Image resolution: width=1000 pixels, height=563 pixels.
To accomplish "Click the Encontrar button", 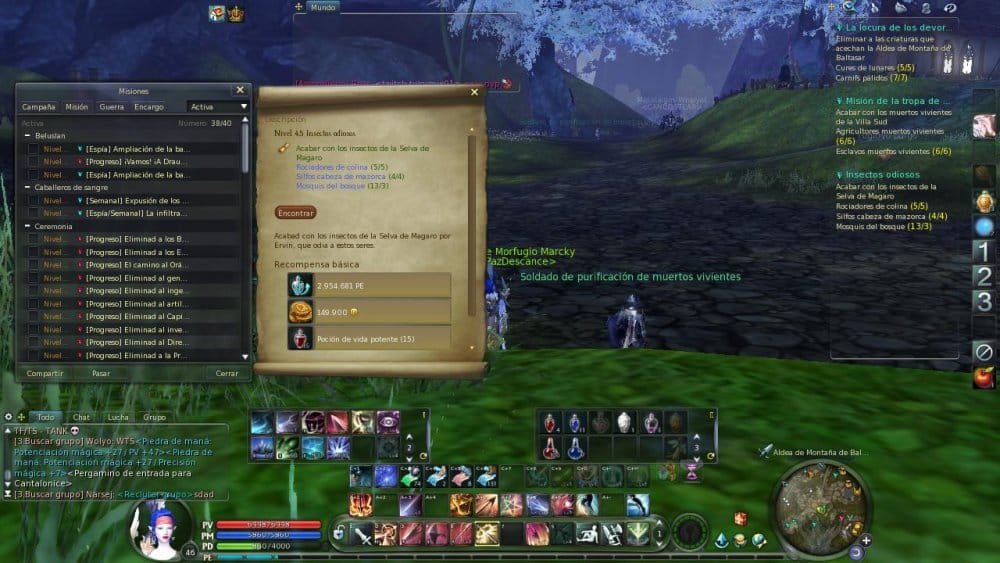I will click(x=295, y=212).
